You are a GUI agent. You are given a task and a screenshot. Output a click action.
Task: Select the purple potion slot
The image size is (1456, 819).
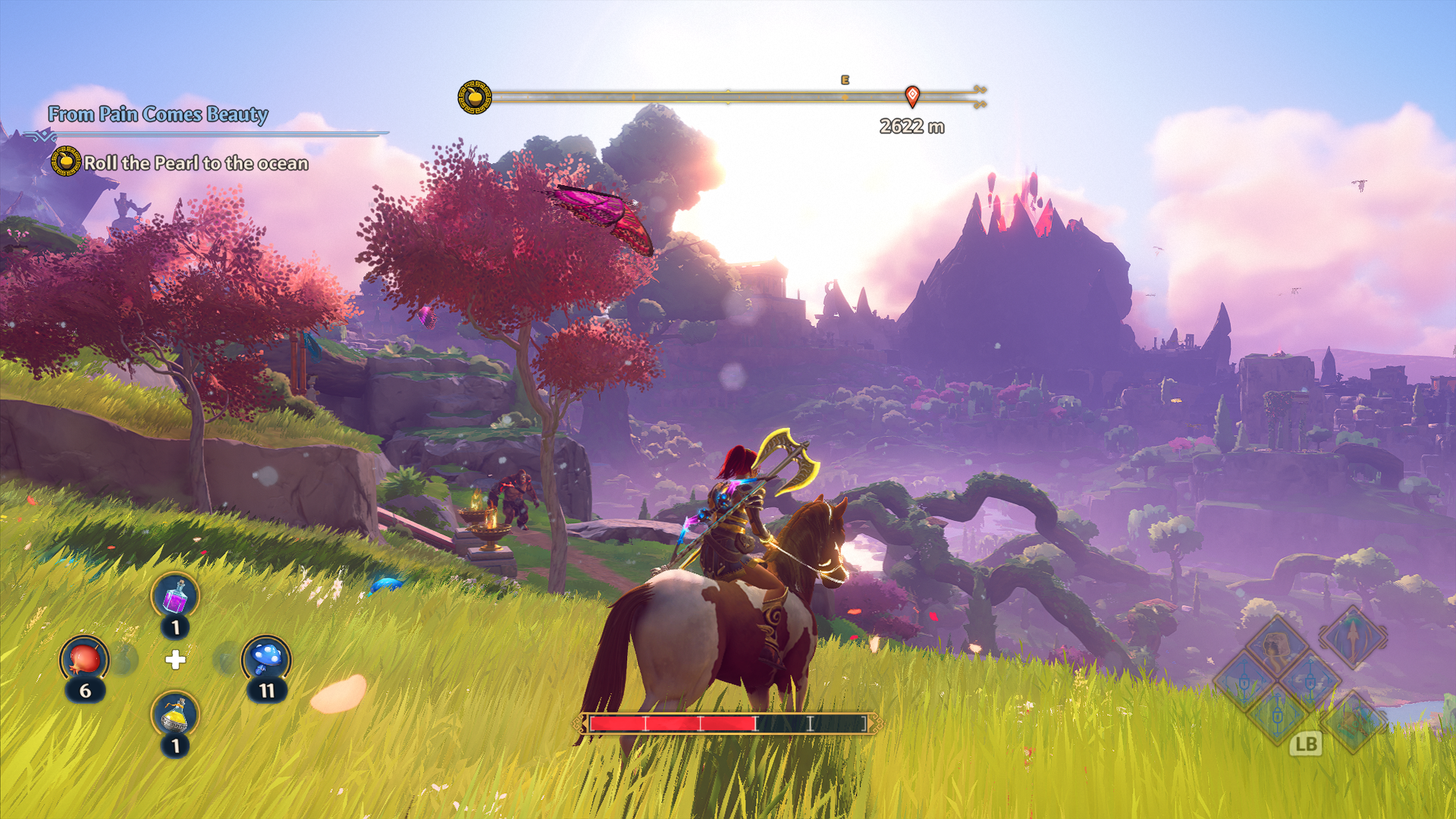point(175,596)
